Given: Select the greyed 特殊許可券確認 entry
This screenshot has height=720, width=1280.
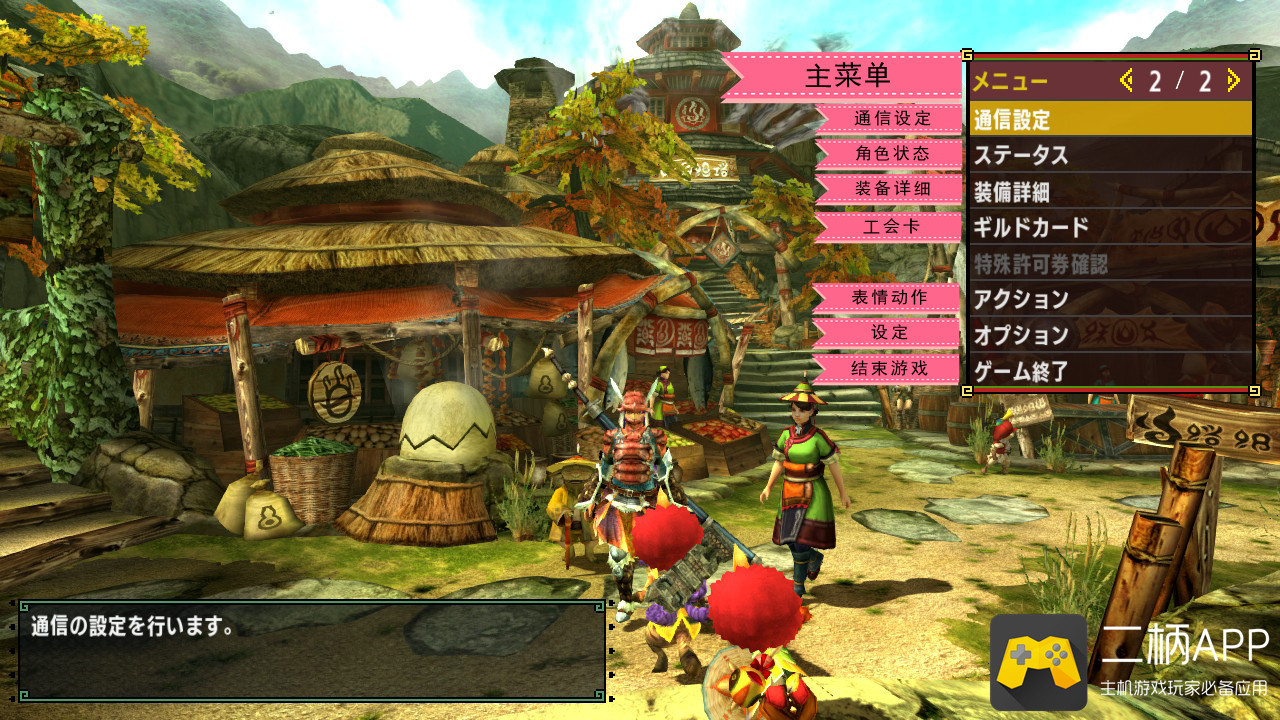Looking at the screenshot, I should point(1110,263).
